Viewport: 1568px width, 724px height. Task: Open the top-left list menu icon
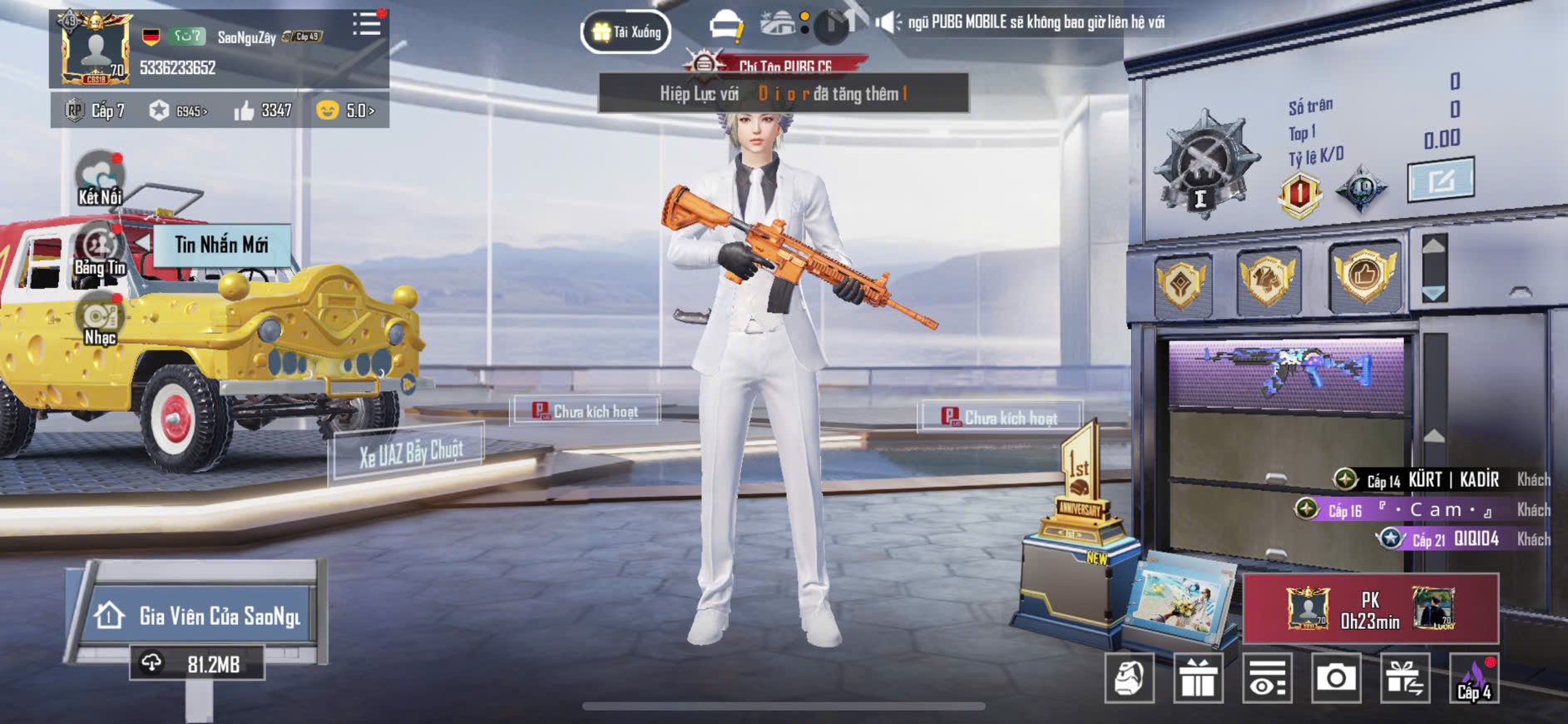click(366, 24)
